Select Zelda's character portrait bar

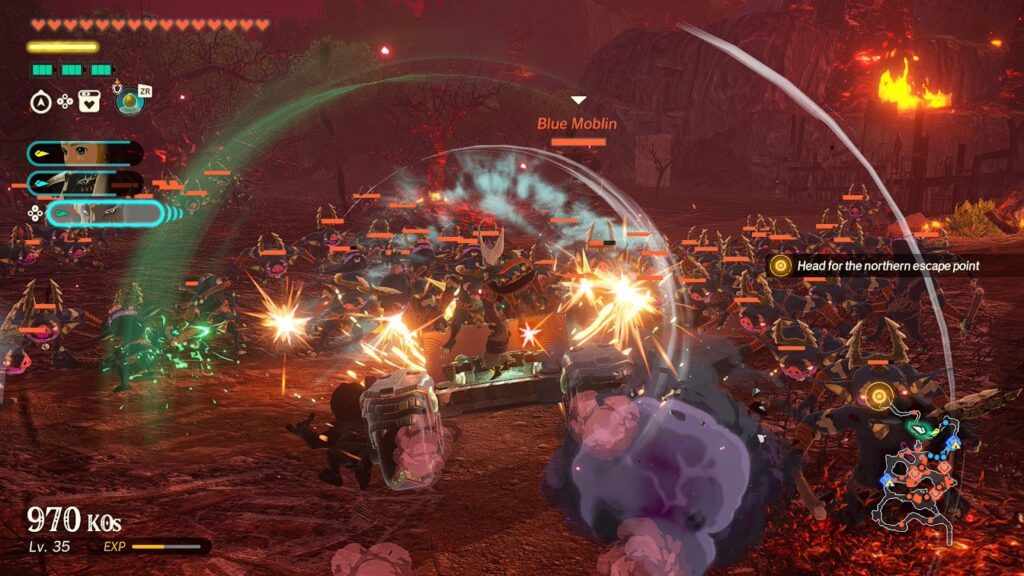84,153
